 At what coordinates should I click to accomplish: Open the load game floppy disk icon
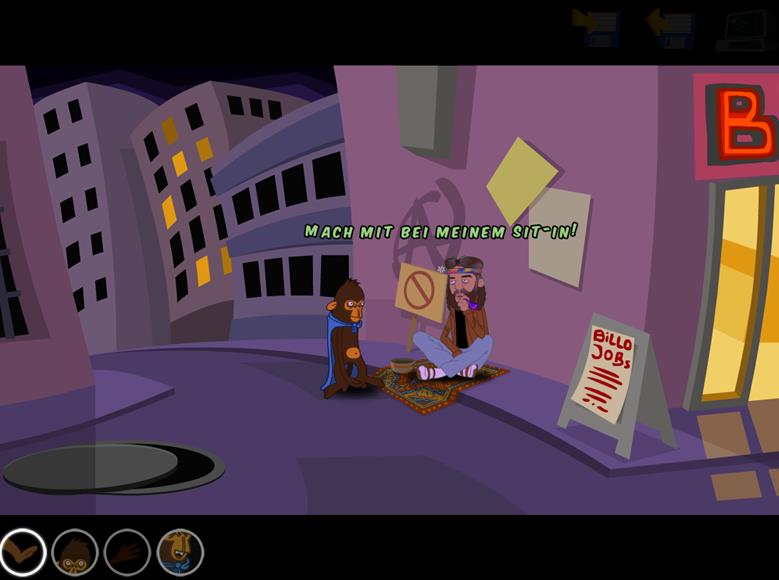tap(669, 28)
